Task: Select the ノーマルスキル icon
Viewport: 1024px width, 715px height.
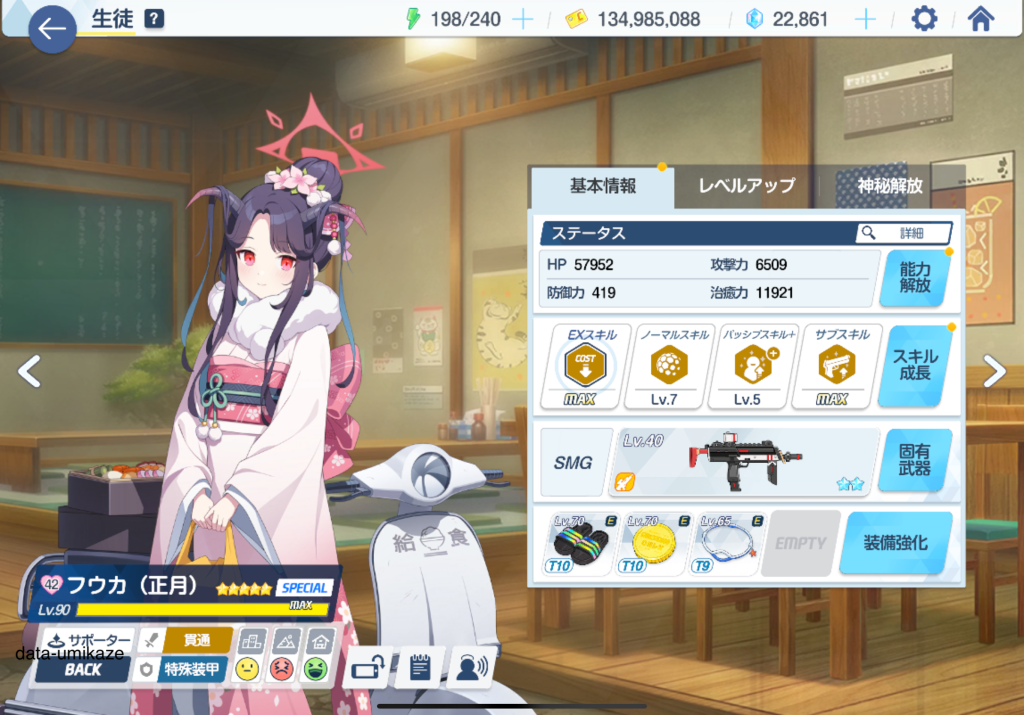Action: pos(668,366)
